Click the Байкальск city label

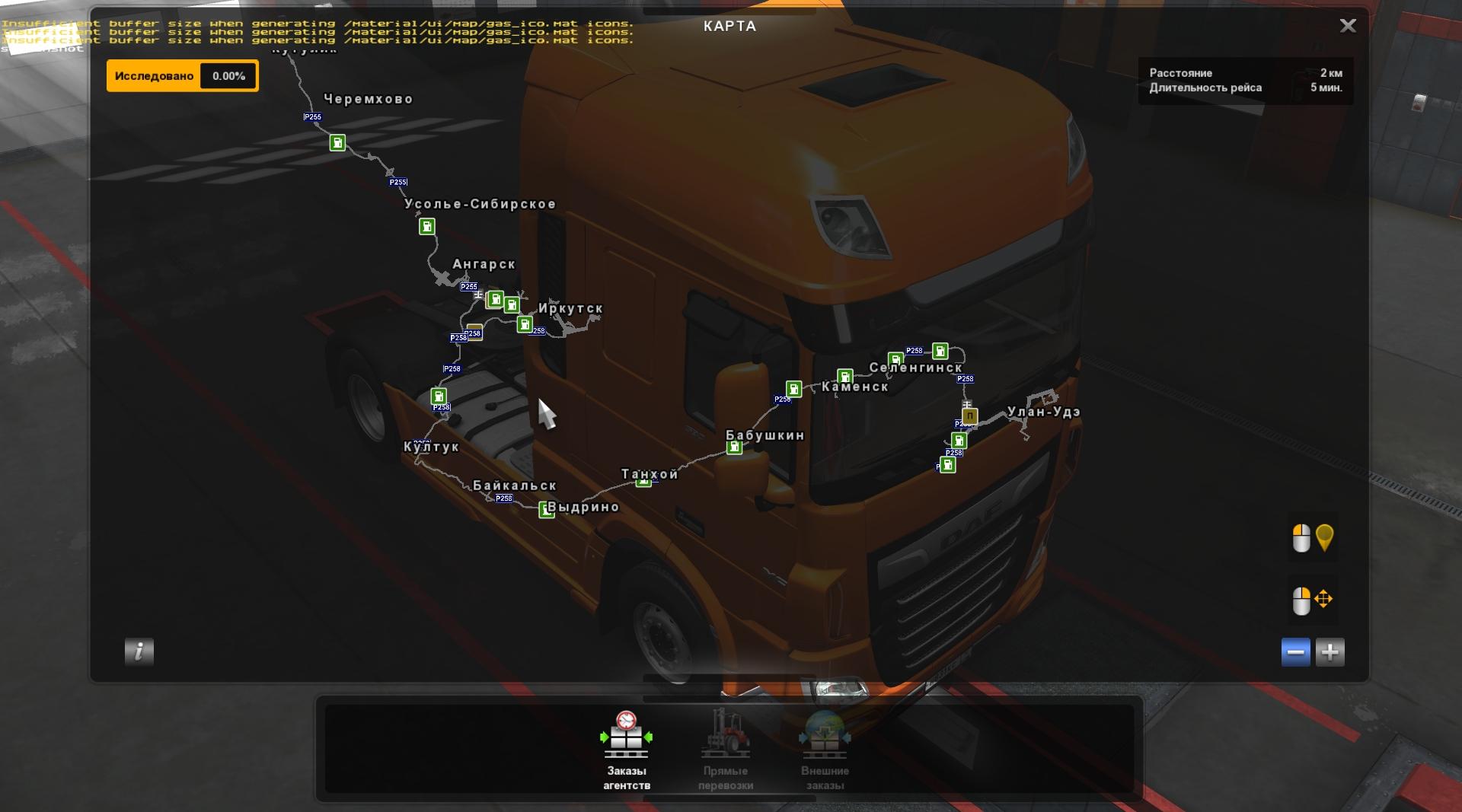515,486
